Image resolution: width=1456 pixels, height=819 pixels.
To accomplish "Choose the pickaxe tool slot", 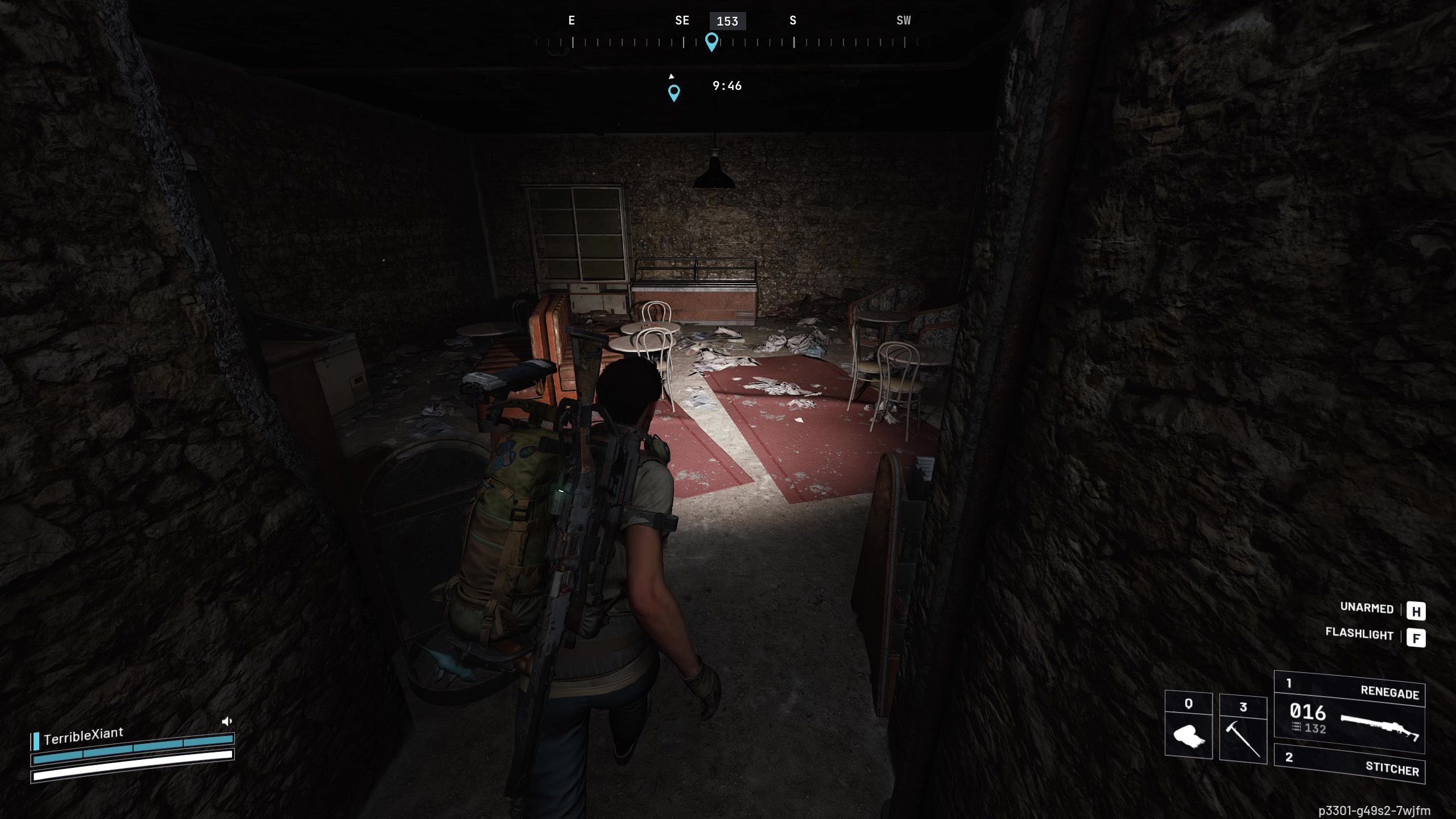I will coord(1243,728).
